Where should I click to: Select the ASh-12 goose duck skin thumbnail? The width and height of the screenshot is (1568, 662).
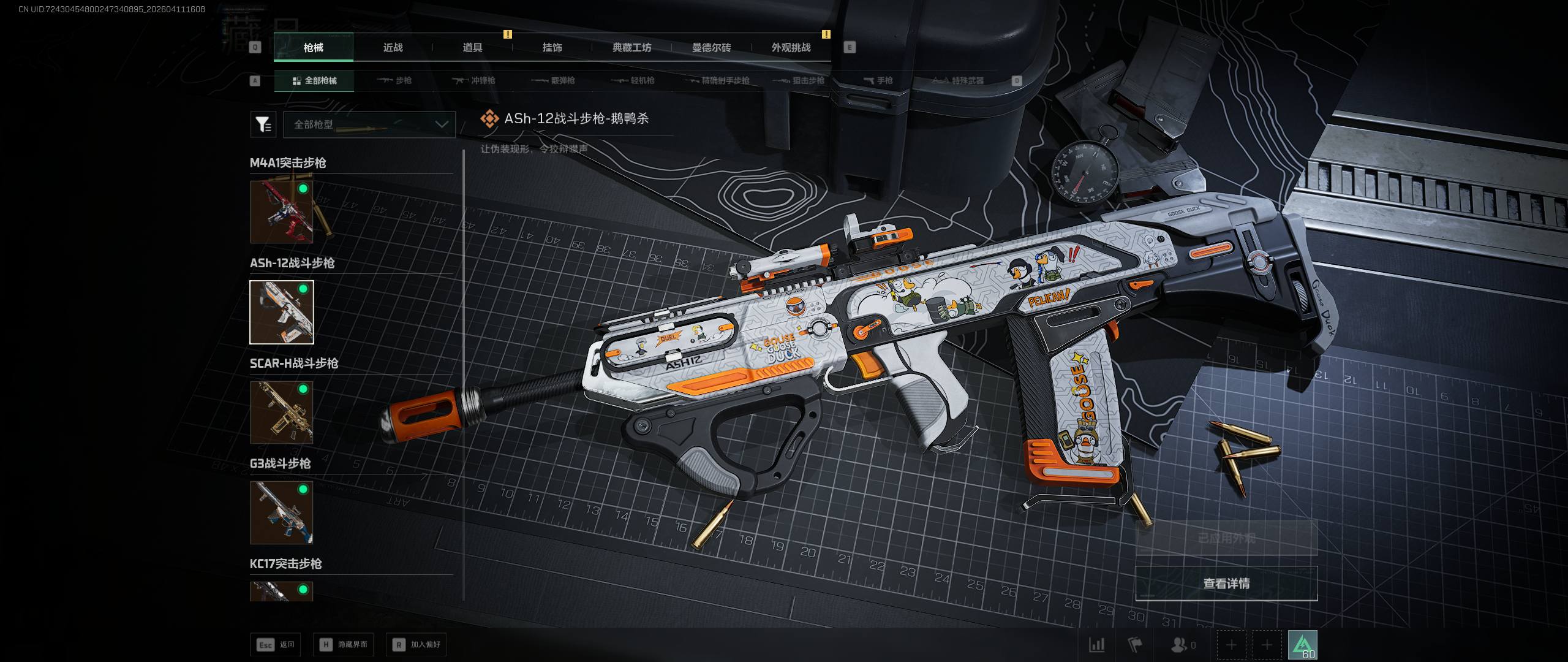point(282,312)
